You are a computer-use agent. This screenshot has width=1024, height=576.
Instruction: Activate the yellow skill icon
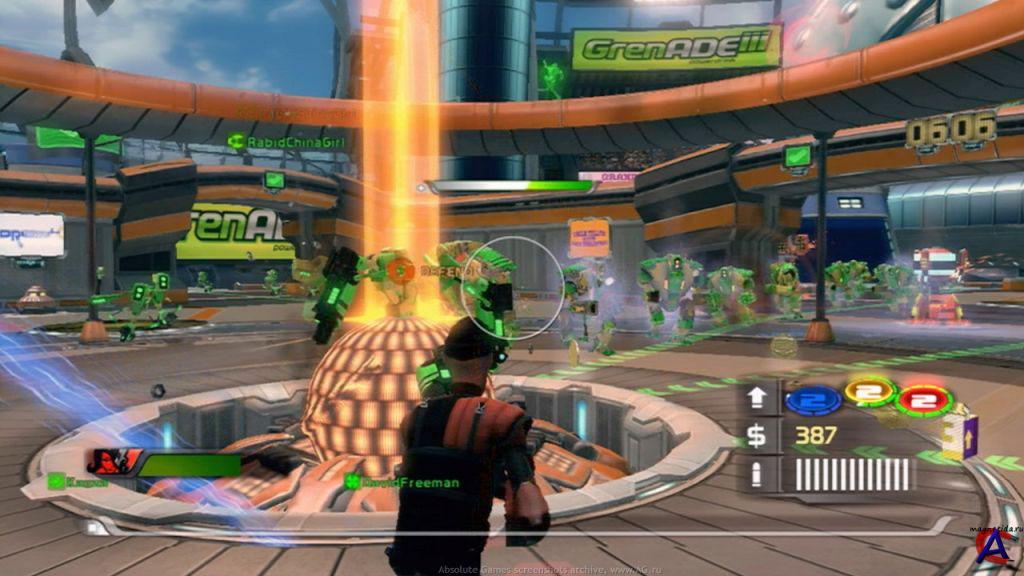pos(869,391)
